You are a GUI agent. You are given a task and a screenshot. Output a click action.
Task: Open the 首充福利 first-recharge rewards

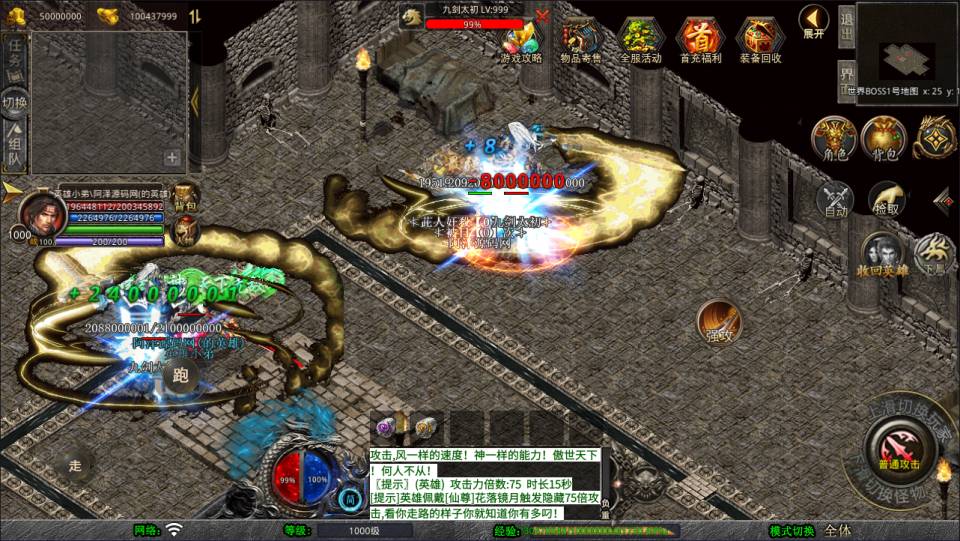[700, 38]
